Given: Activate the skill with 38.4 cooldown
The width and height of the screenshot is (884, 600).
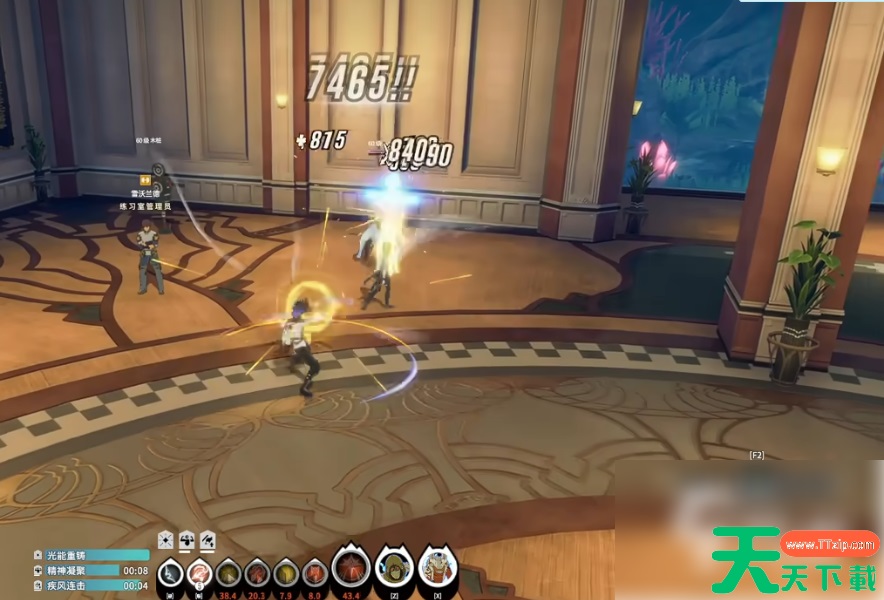Looking at the screenshot, I should tap(229, 573).
